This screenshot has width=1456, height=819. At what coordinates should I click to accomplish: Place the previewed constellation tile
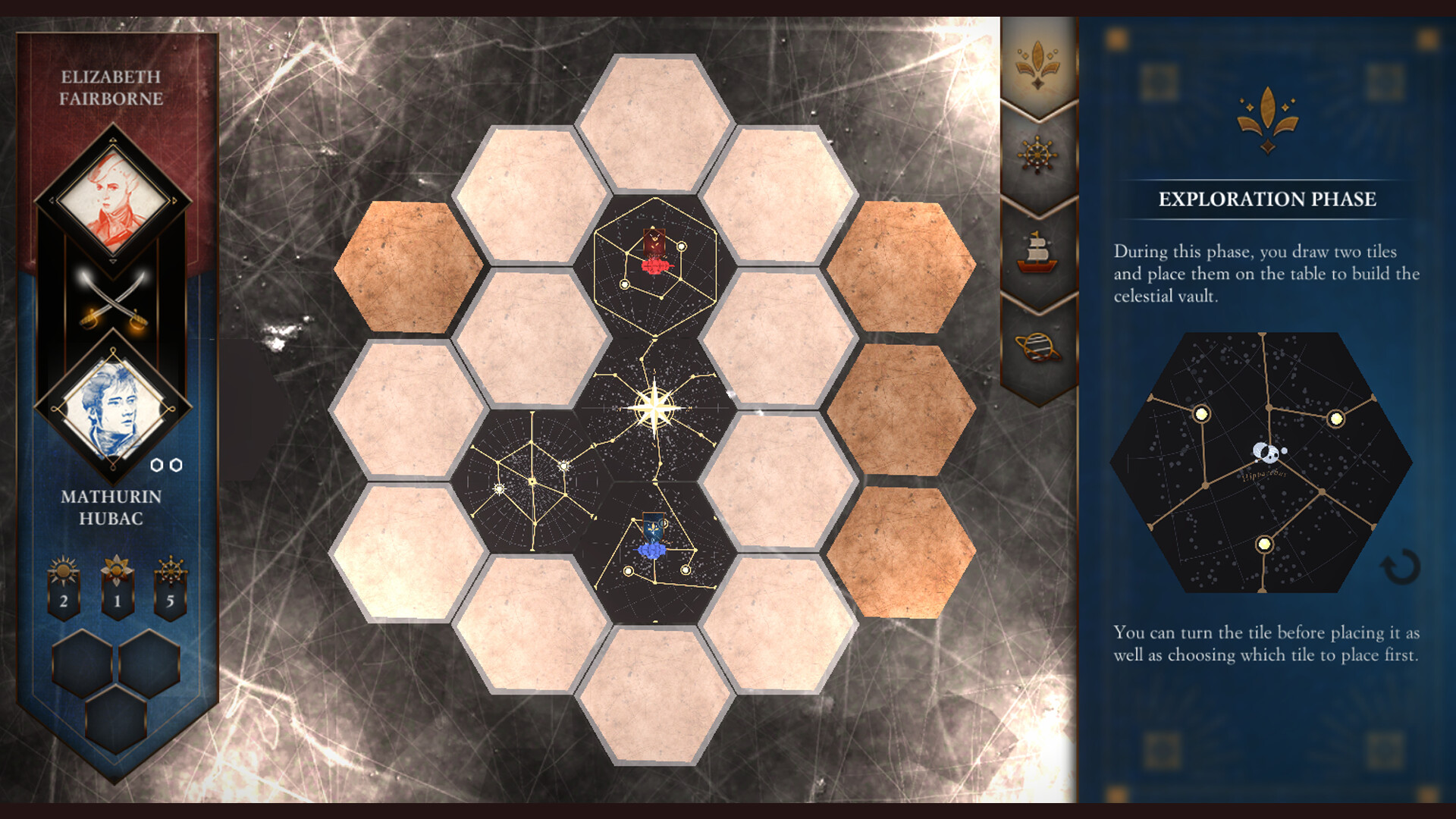1263,463
